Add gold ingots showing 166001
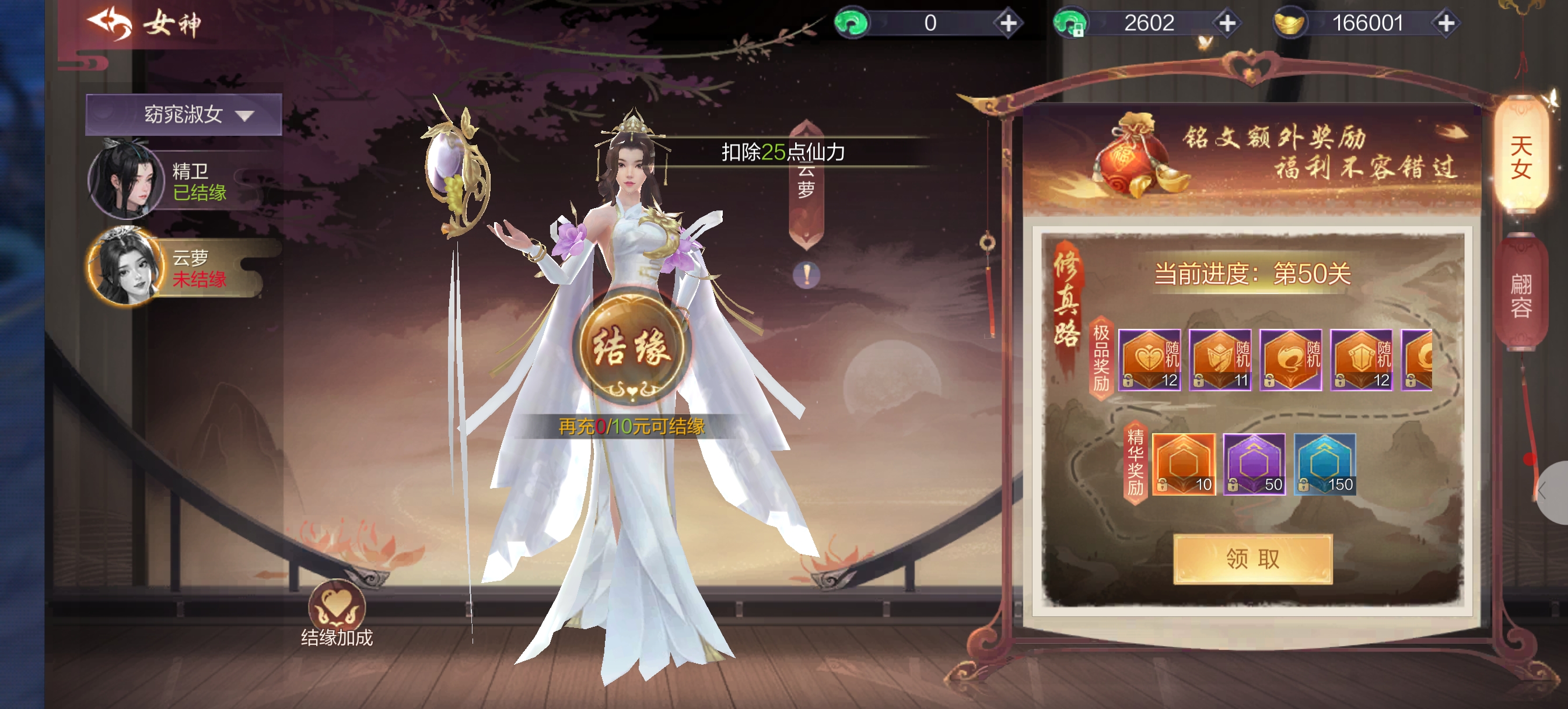Viewport: 1568px width, 709px height. [1445, 23]
